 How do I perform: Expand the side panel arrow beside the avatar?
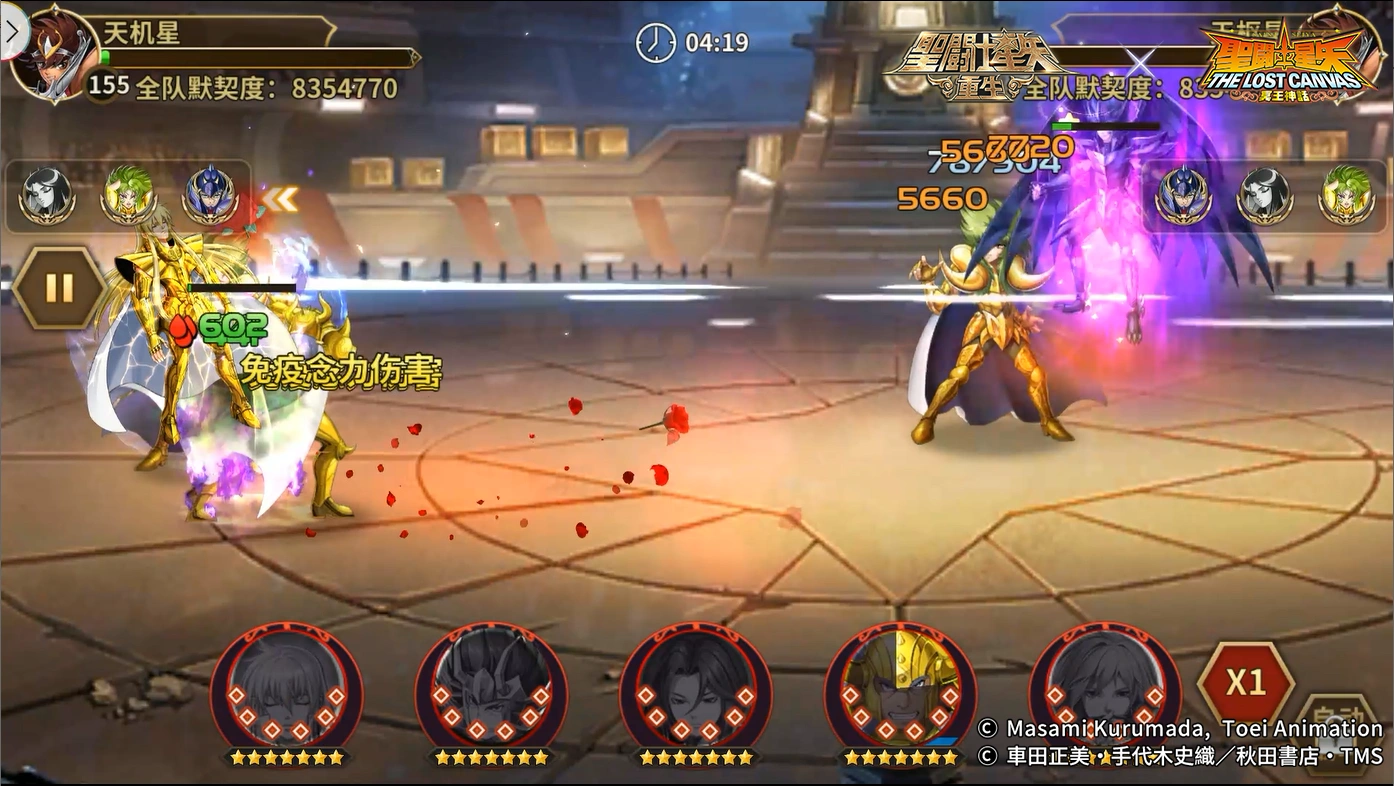tap(12, 34)
